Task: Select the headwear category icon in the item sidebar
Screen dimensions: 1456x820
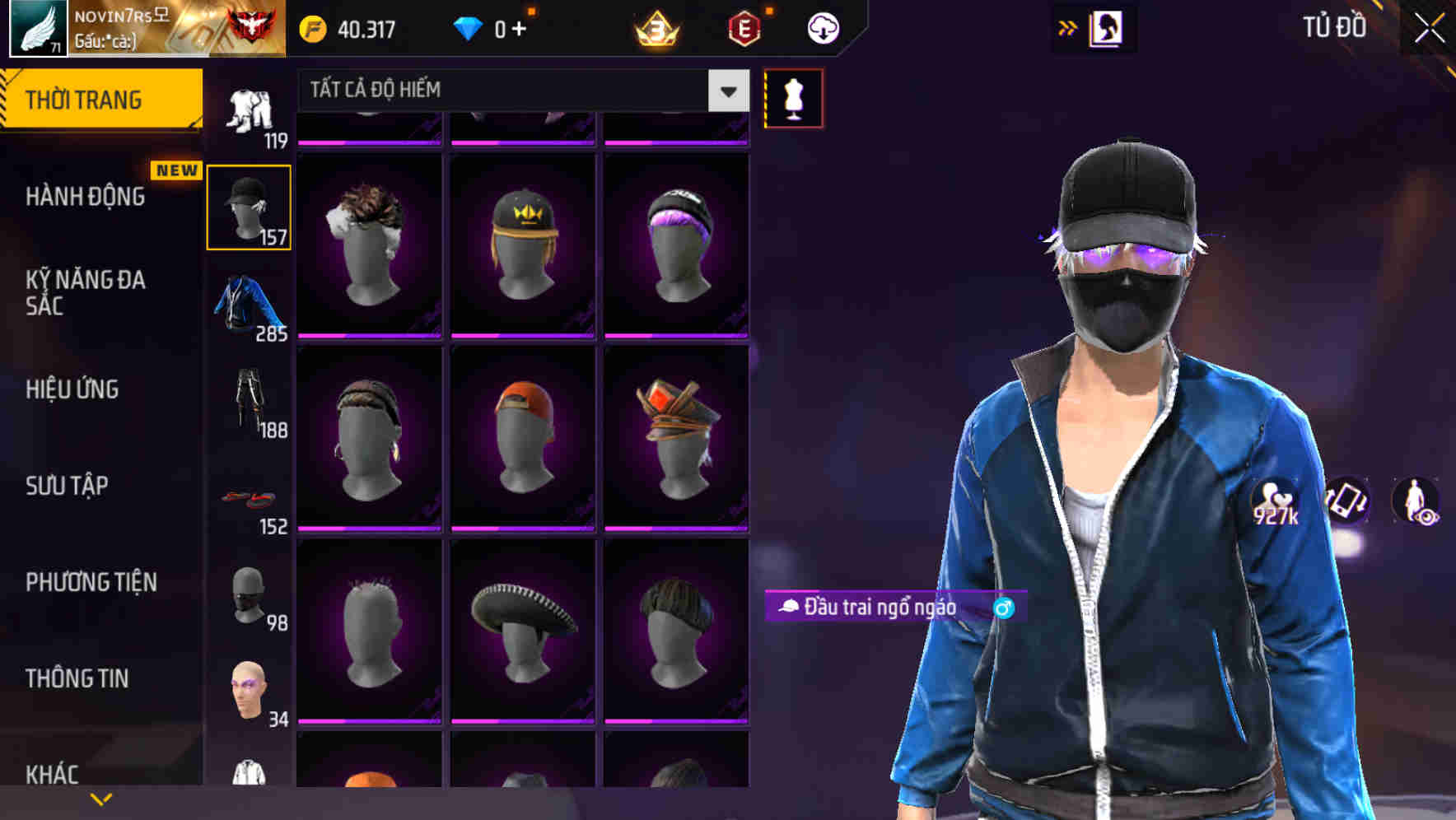Action: tap(249, 204)
